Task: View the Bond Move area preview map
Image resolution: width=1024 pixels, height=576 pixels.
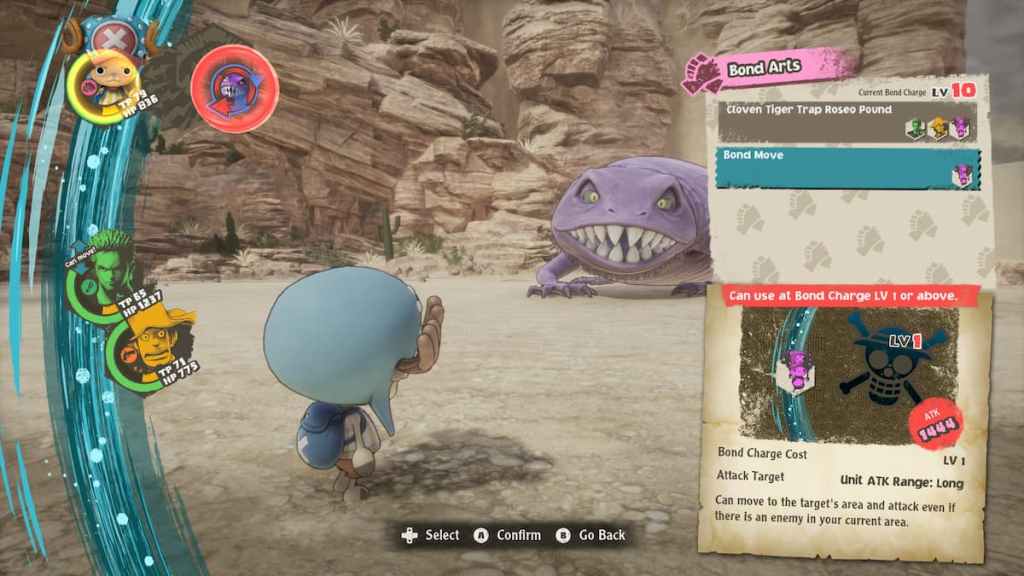Action: tap(845, 371)
